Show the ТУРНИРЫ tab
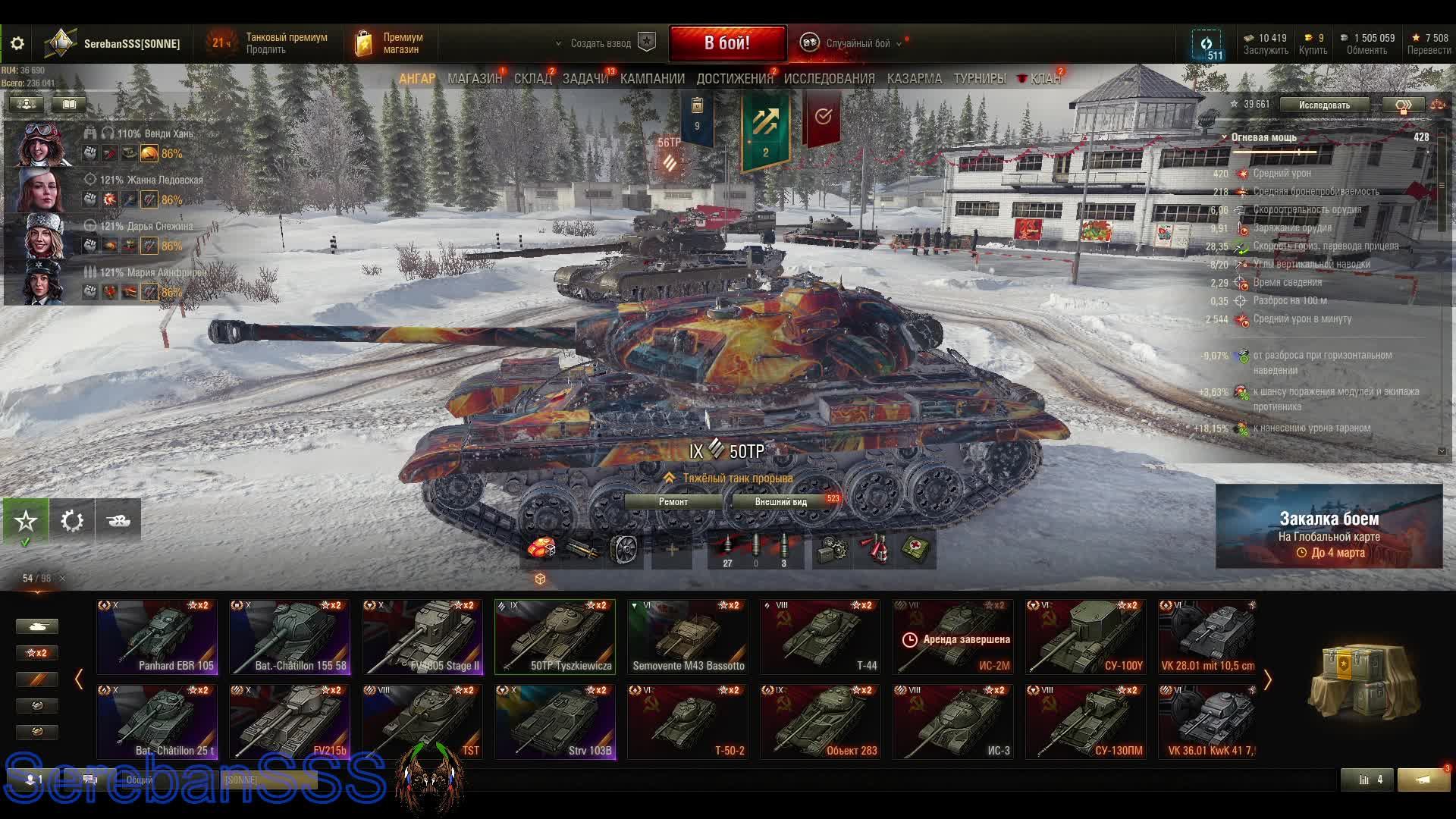The image size is (1456, 819). tap(979, 79)
